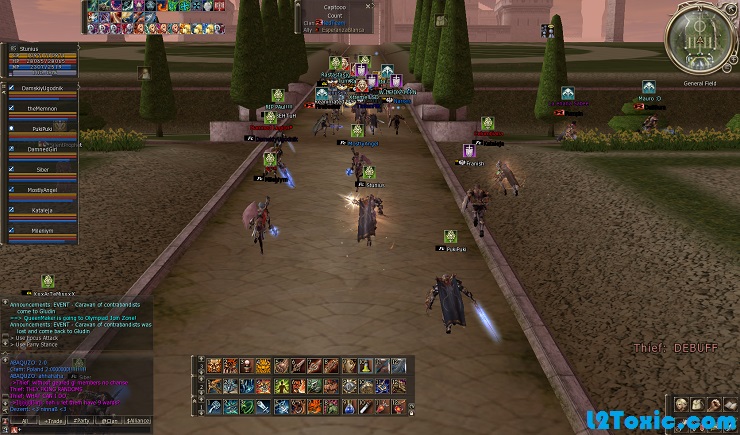Screen dimensions: 740x435
Task: Show the $Alliance chat tab
Action: [x=138, y=422]
